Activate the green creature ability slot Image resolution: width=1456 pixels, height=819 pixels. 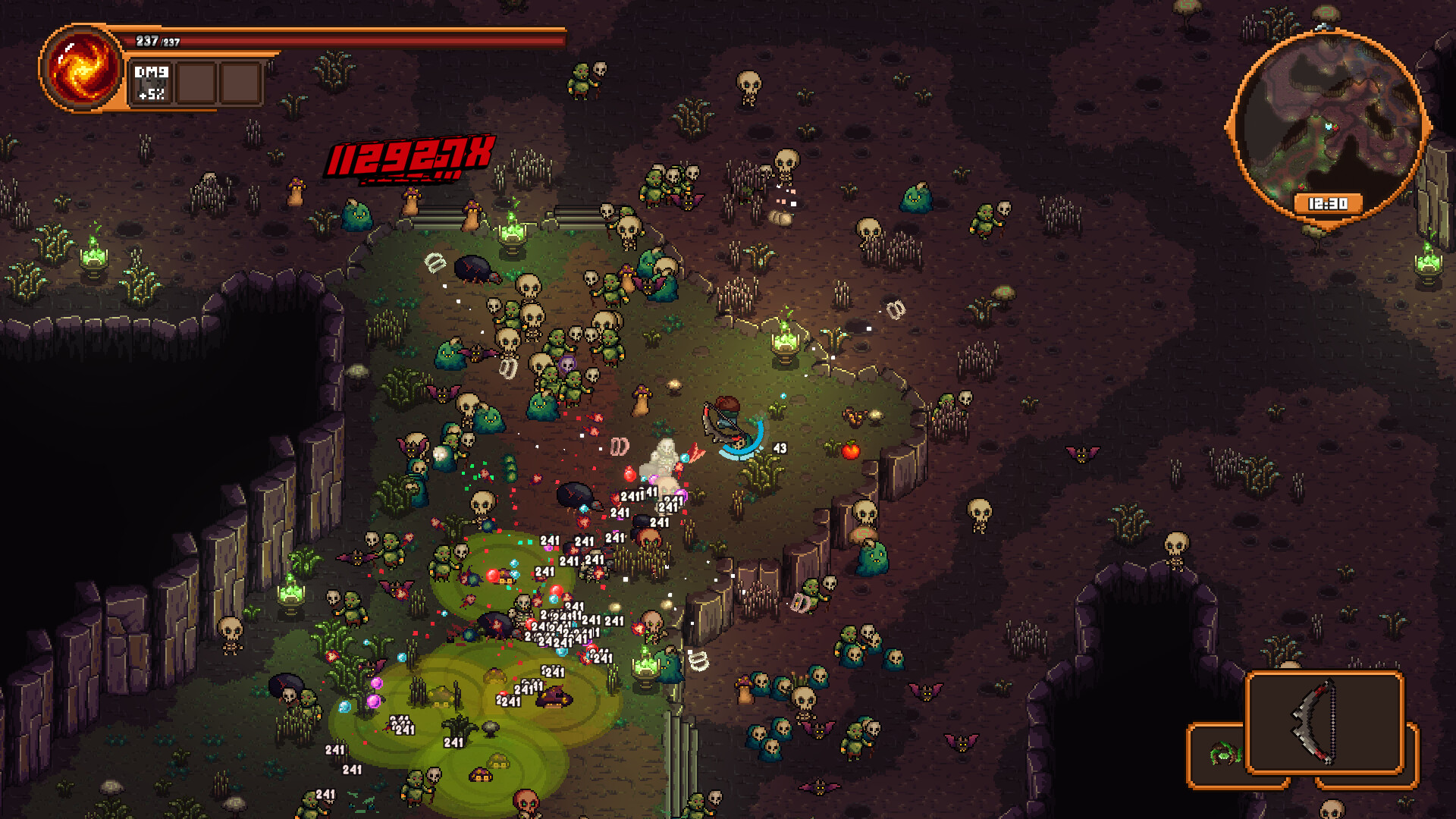click(x=1221, y=754)
